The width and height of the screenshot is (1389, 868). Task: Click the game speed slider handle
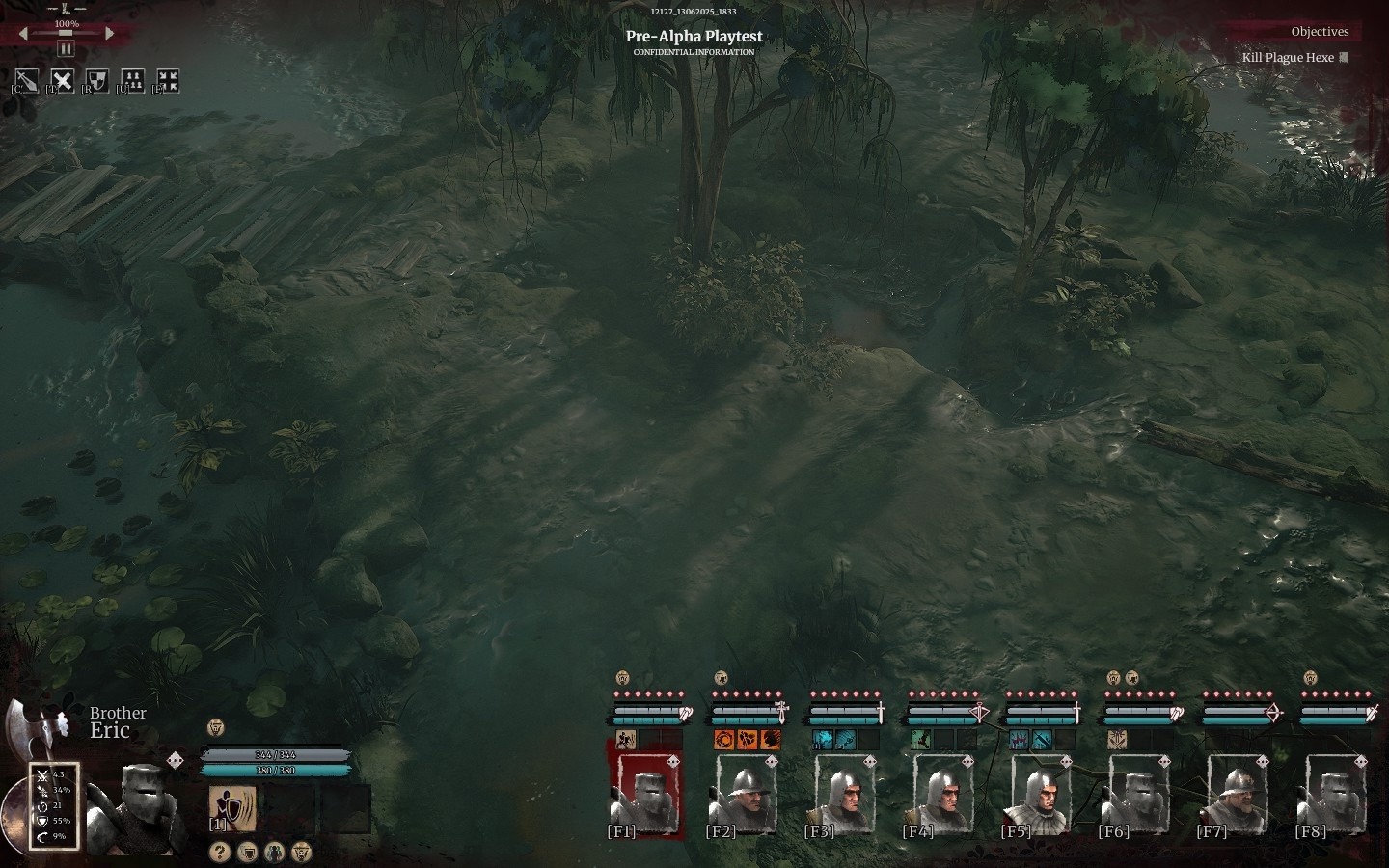(x=66, y=33)
